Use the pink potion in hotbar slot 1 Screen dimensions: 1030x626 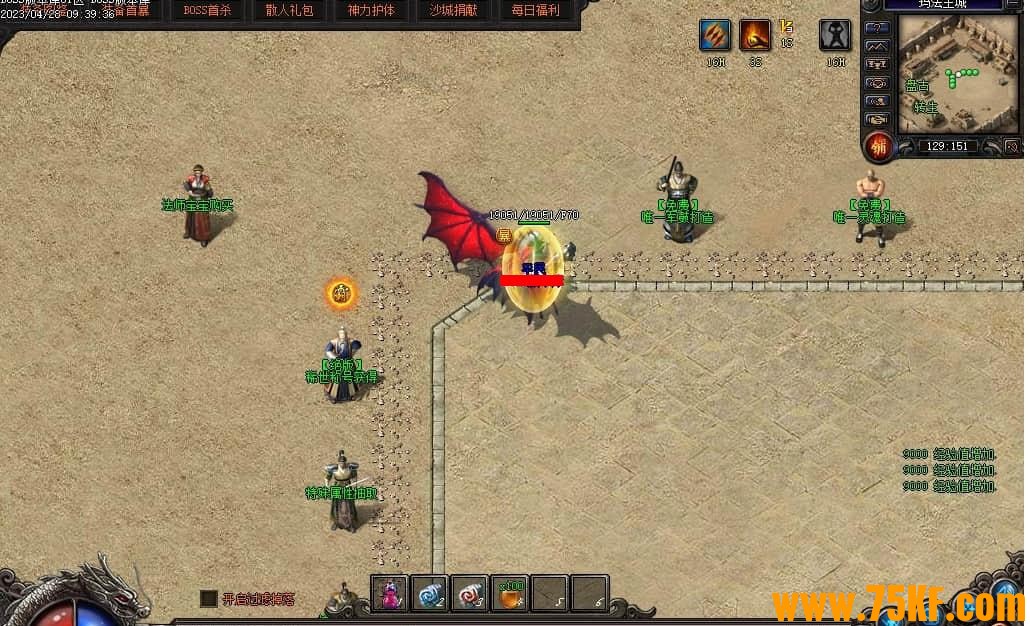pyautogui.click(x=389, y=594)
